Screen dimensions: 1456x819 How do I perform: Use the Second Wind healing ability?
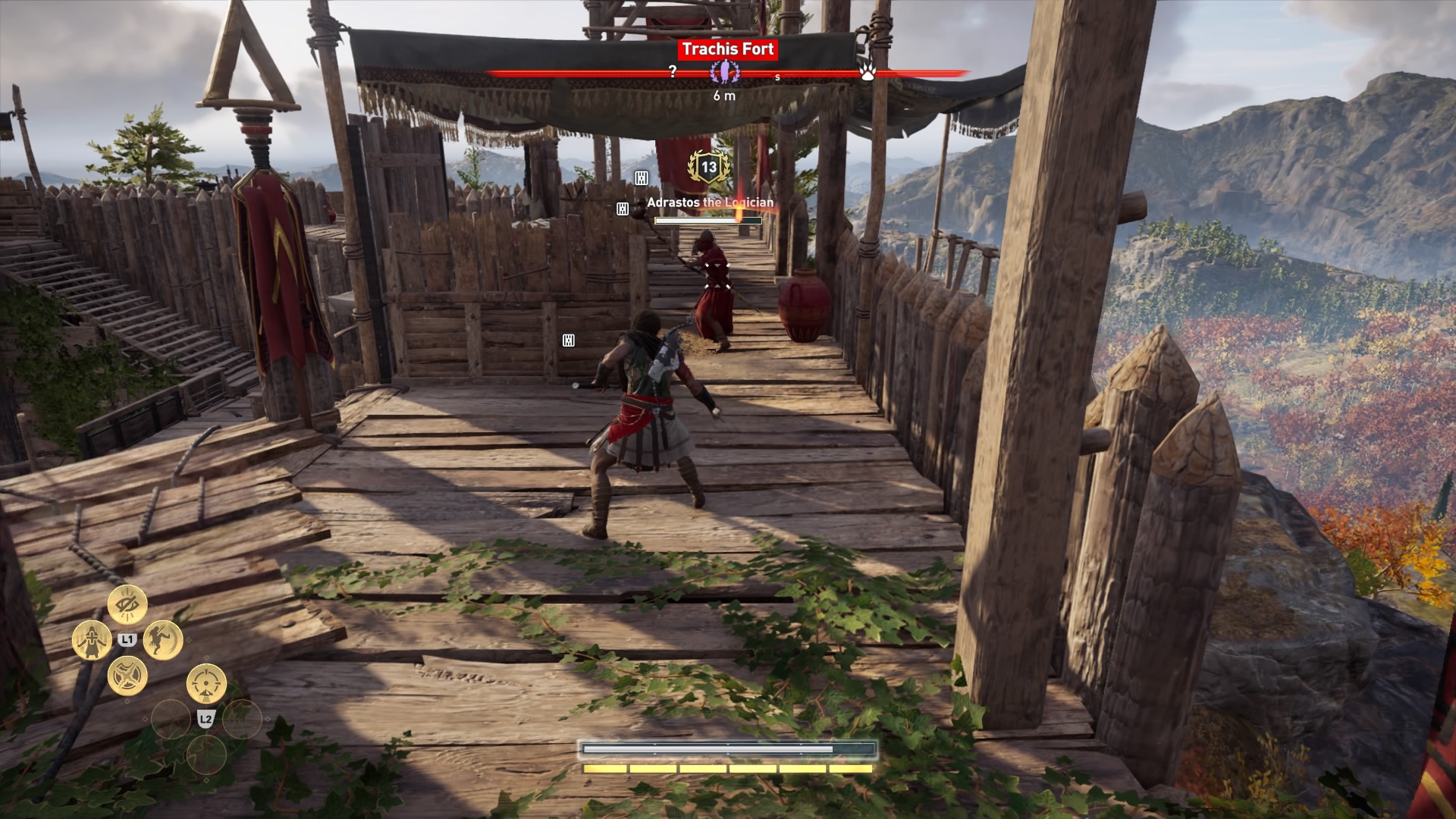(92, 640)
